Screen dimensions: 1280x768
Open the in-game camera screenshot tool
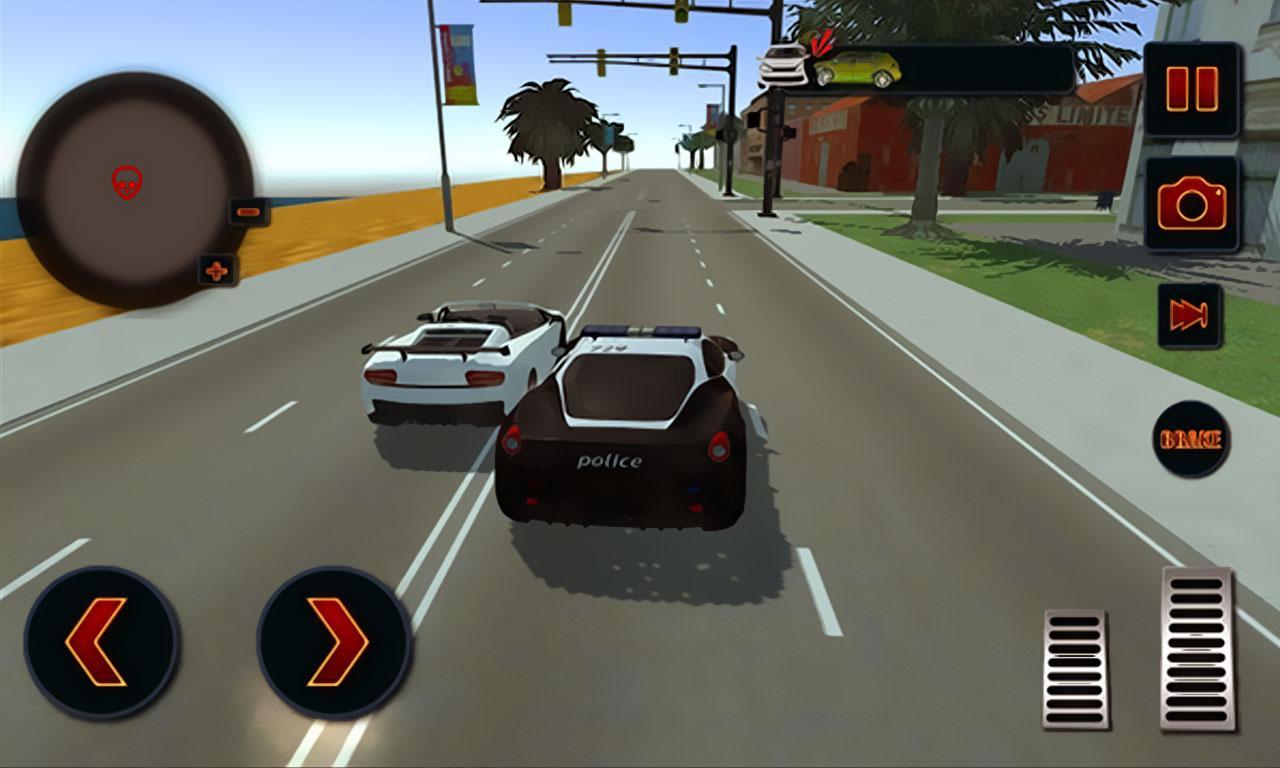1189,205
